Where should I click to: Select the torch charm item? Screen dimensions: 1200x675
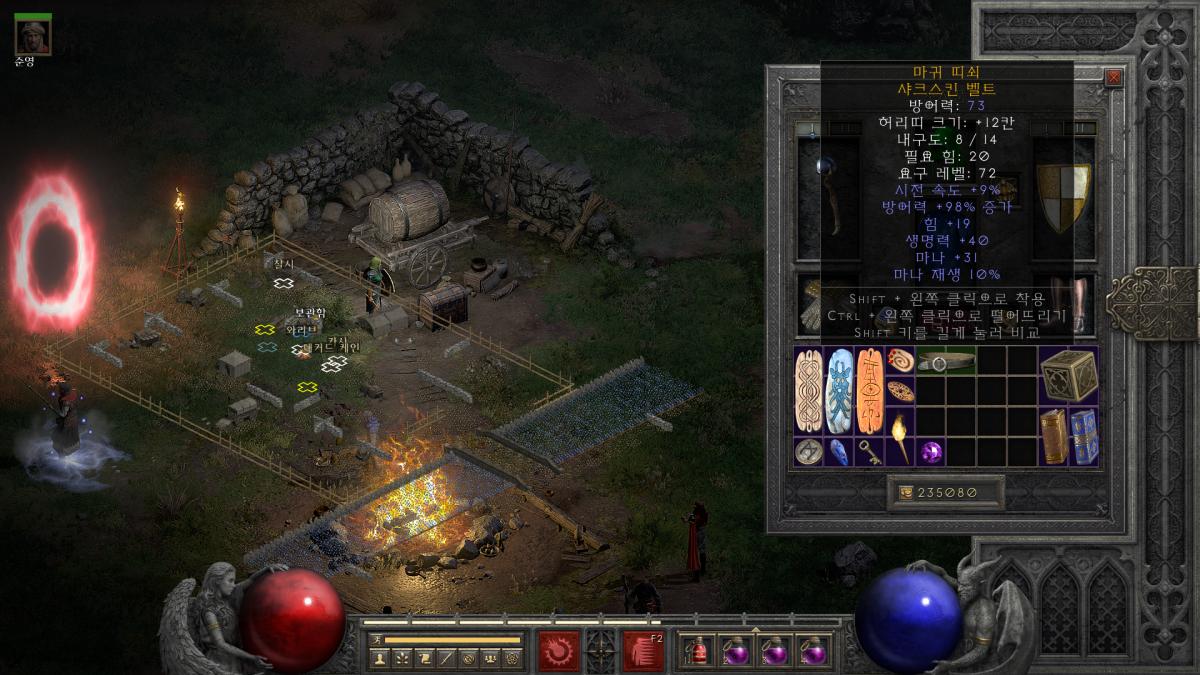point(900,436)
